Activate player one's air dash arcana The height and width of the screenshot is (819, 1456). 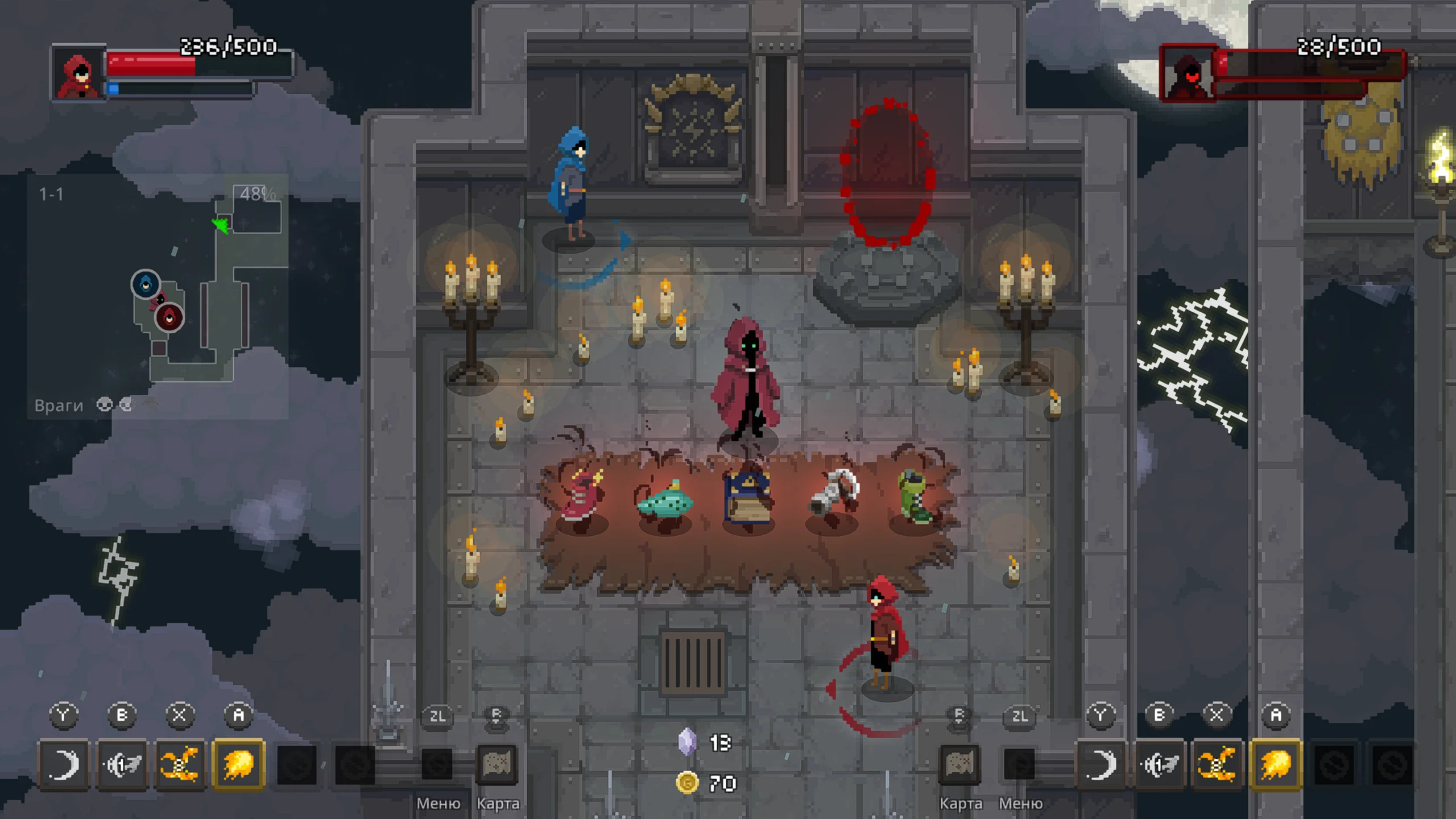[x=122, y=764]
